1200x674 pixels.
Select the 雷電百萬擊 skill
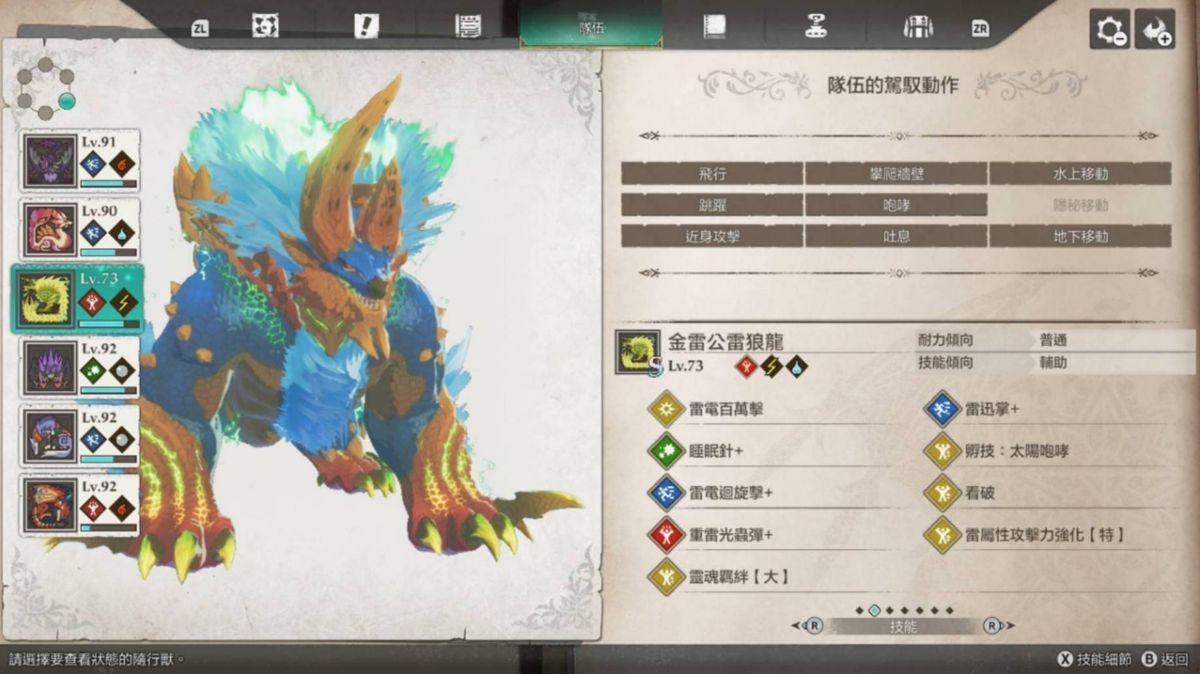pos(726,409)
